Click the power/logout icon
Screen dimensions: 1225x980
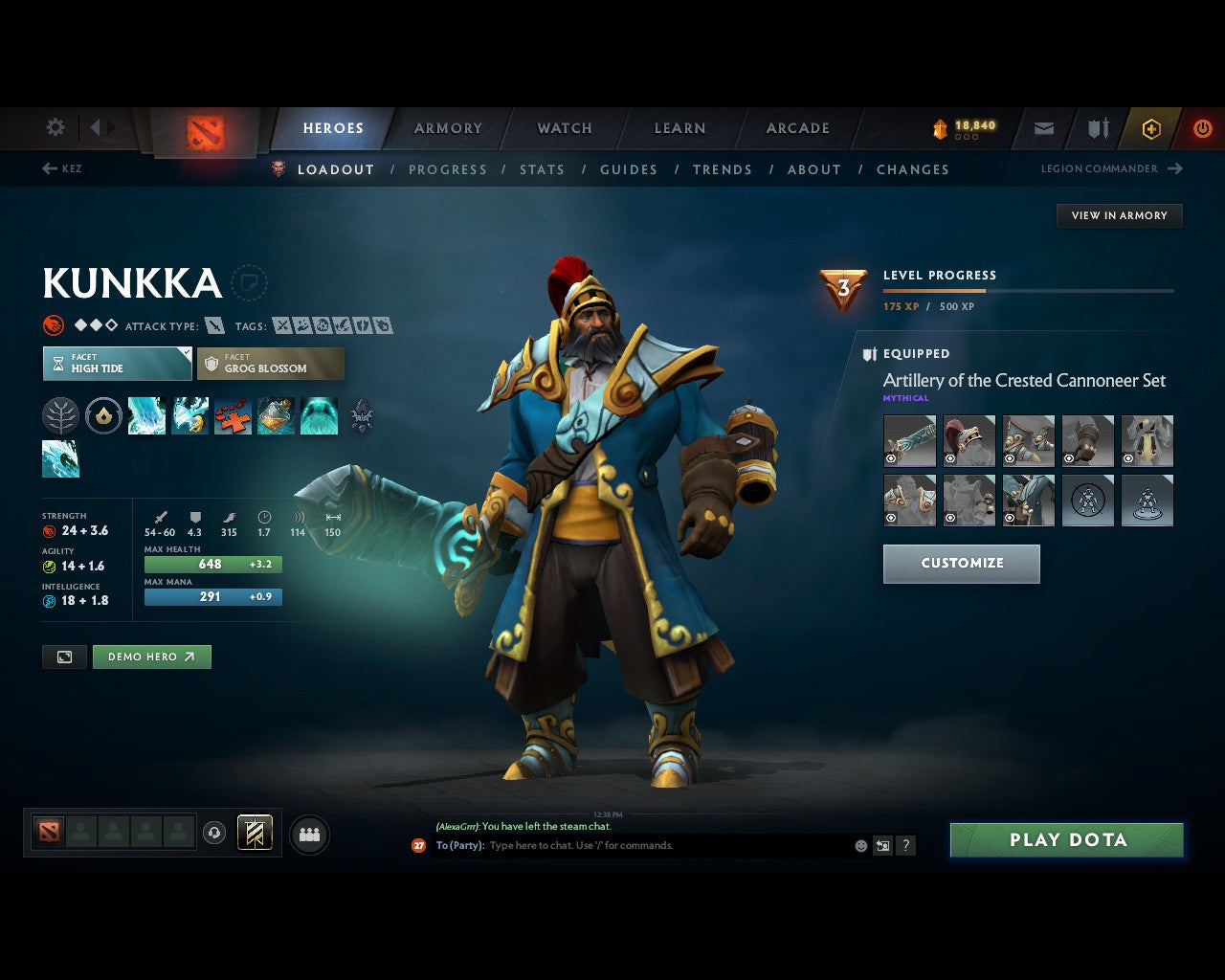tap(1203, 127)
